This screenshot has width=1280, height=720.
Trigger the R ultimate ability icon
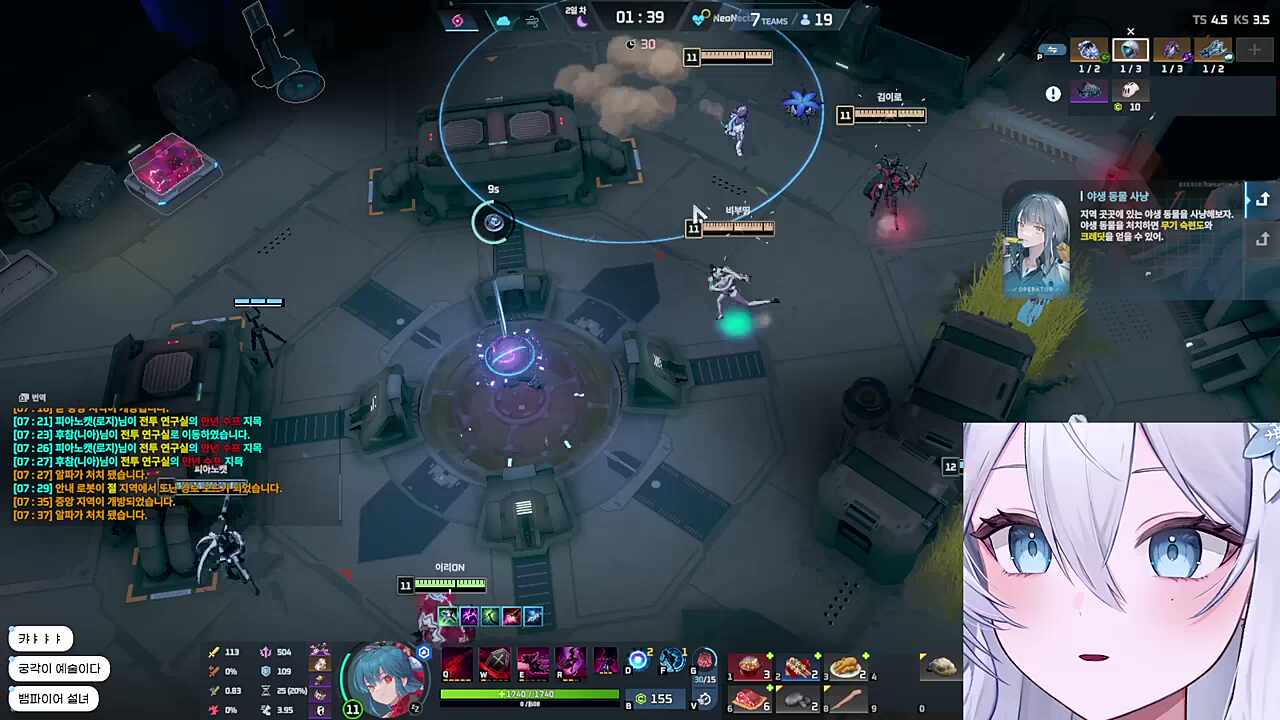point(570,662)
